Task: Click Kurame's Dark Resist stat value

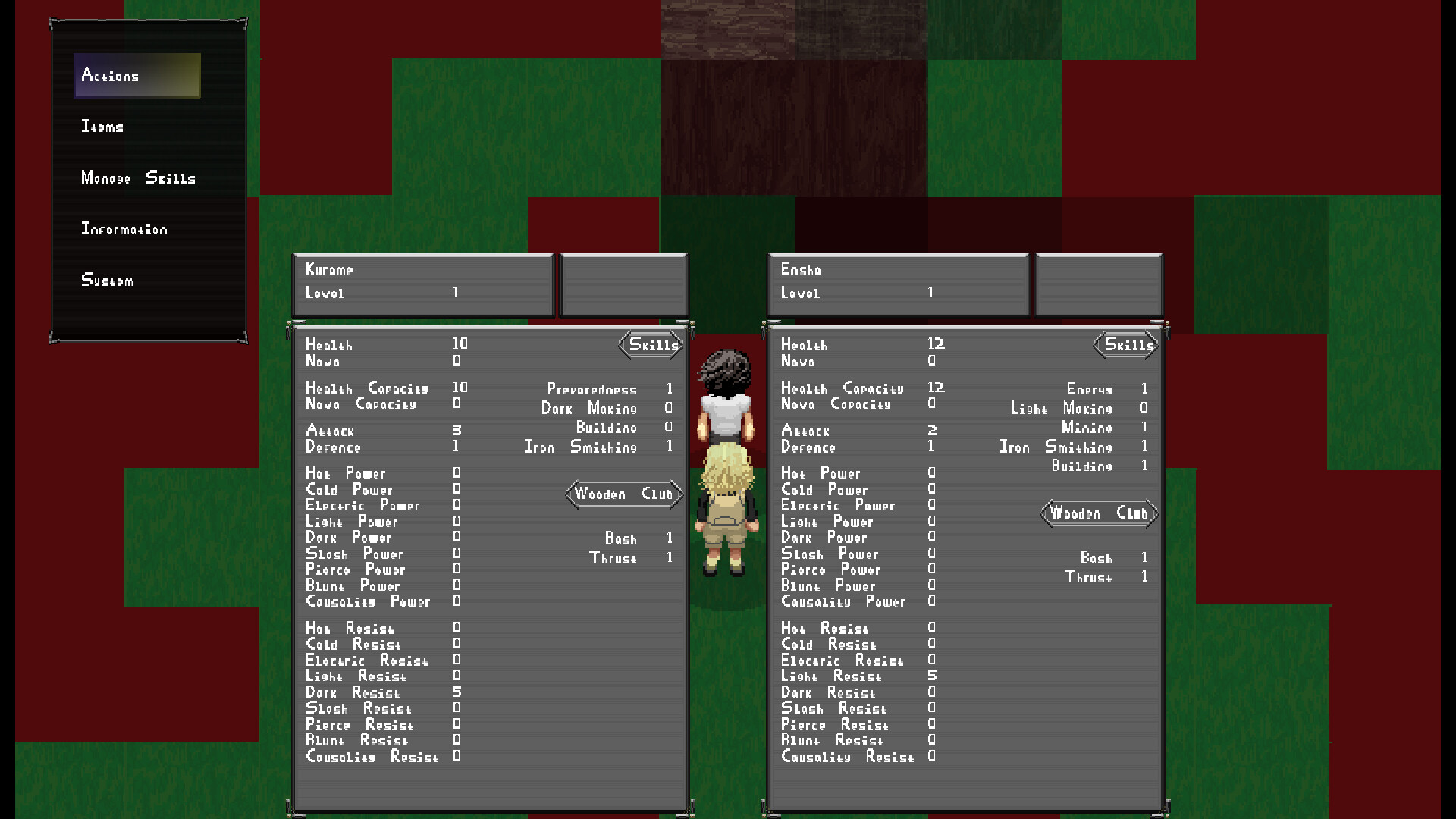Action: (456, 692)
